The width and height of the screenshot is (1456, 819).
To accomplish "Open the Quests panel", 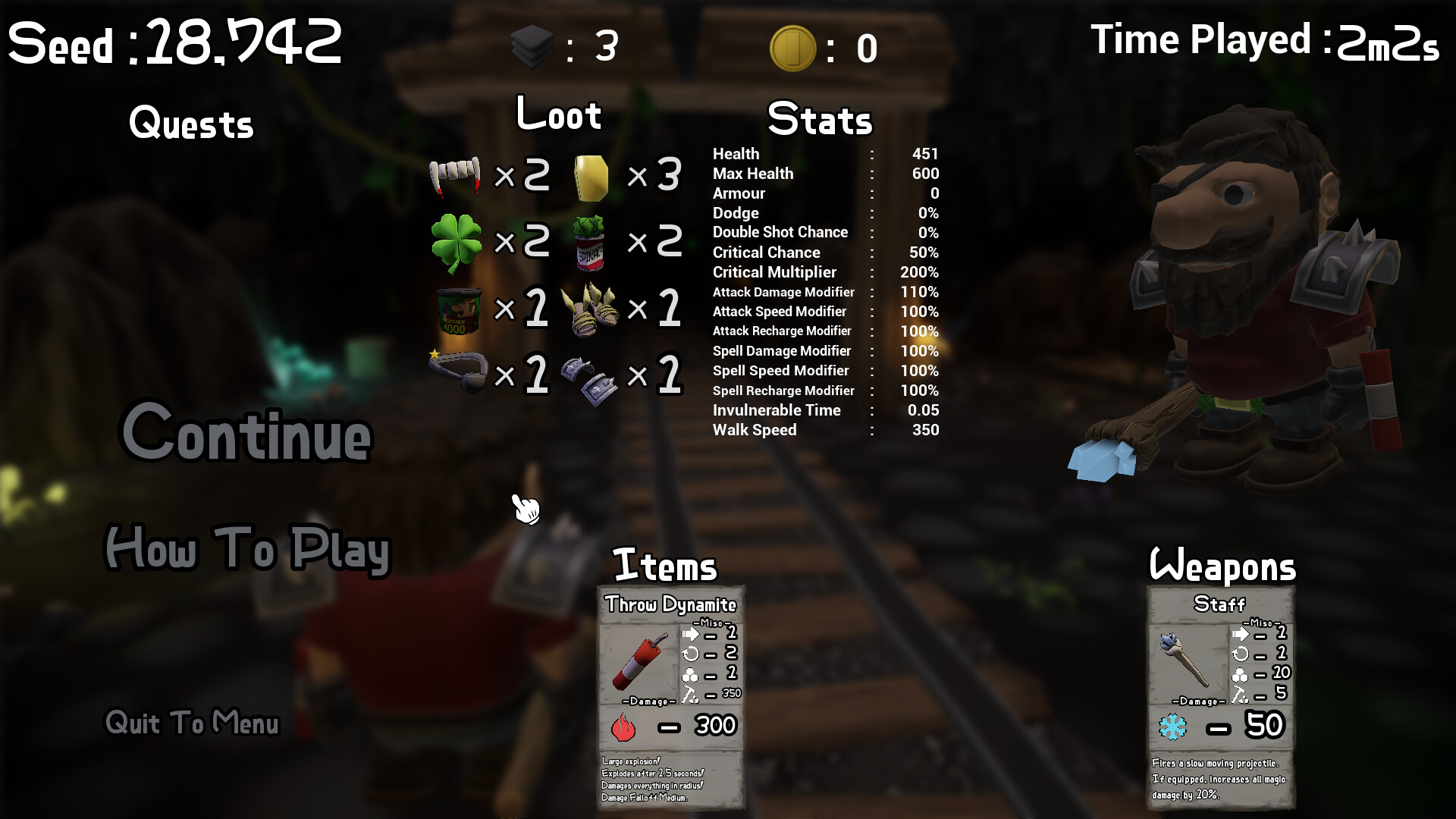I will (x=191, y=124).
